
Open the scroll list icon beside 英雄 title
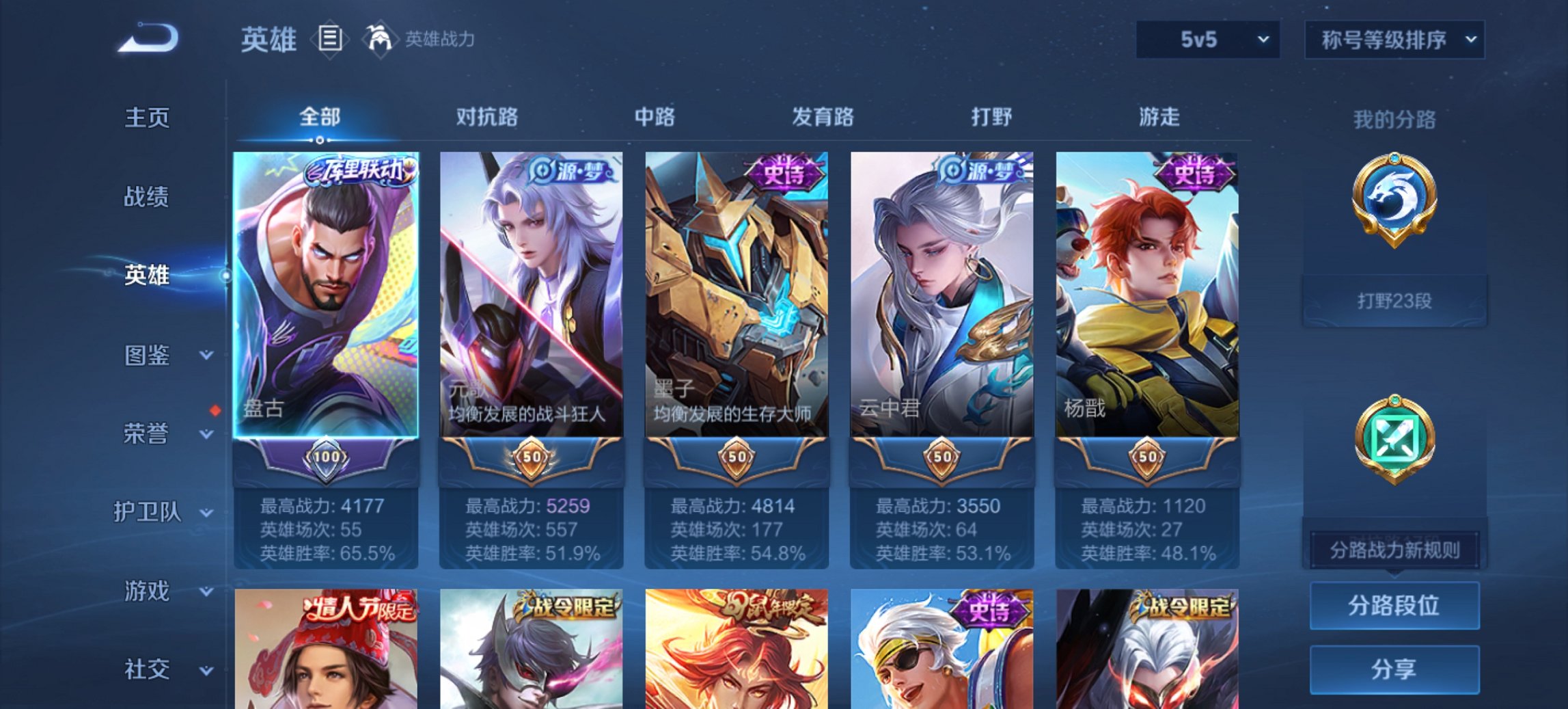331,39
